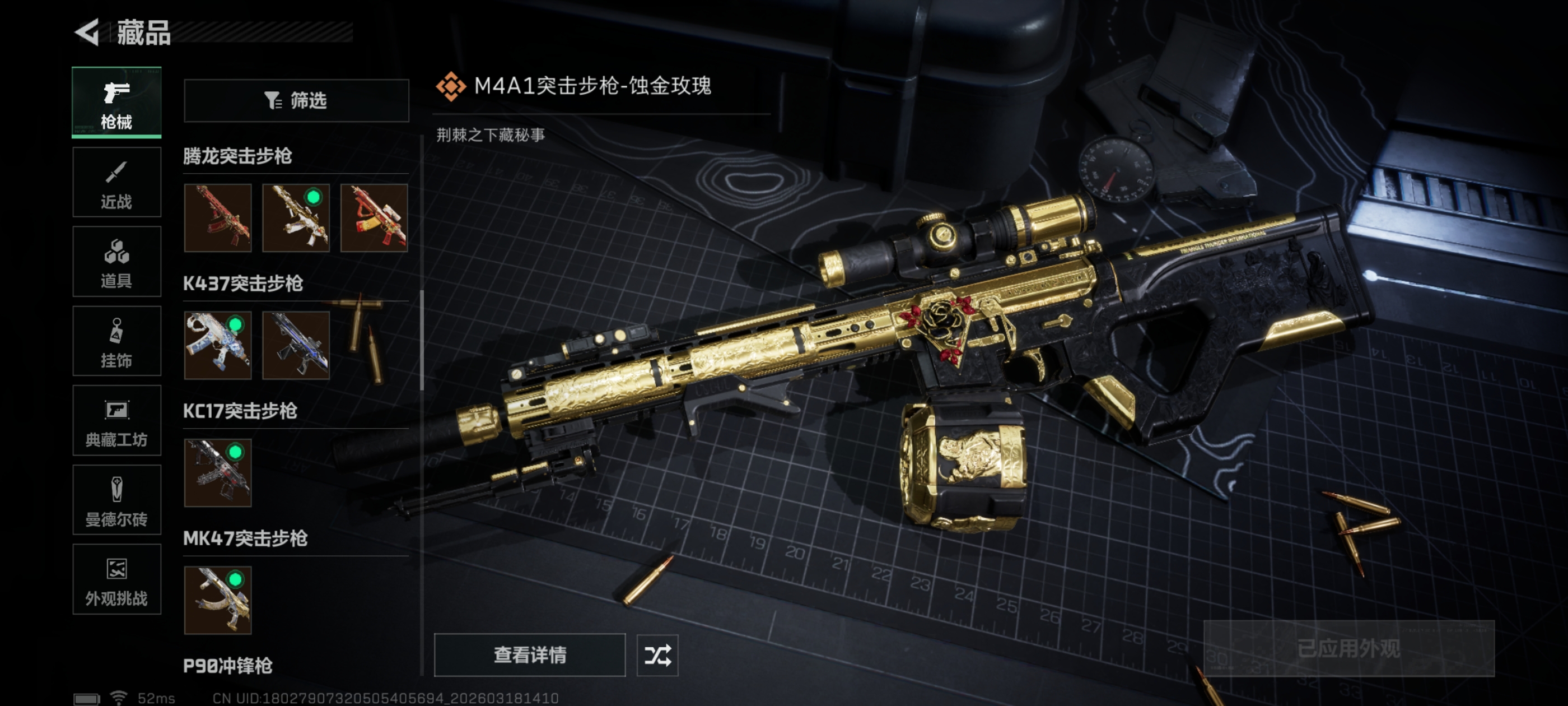Go back using the arrow beside 藏品
The image size is (1568, 706).
click(x=87, y=32)
